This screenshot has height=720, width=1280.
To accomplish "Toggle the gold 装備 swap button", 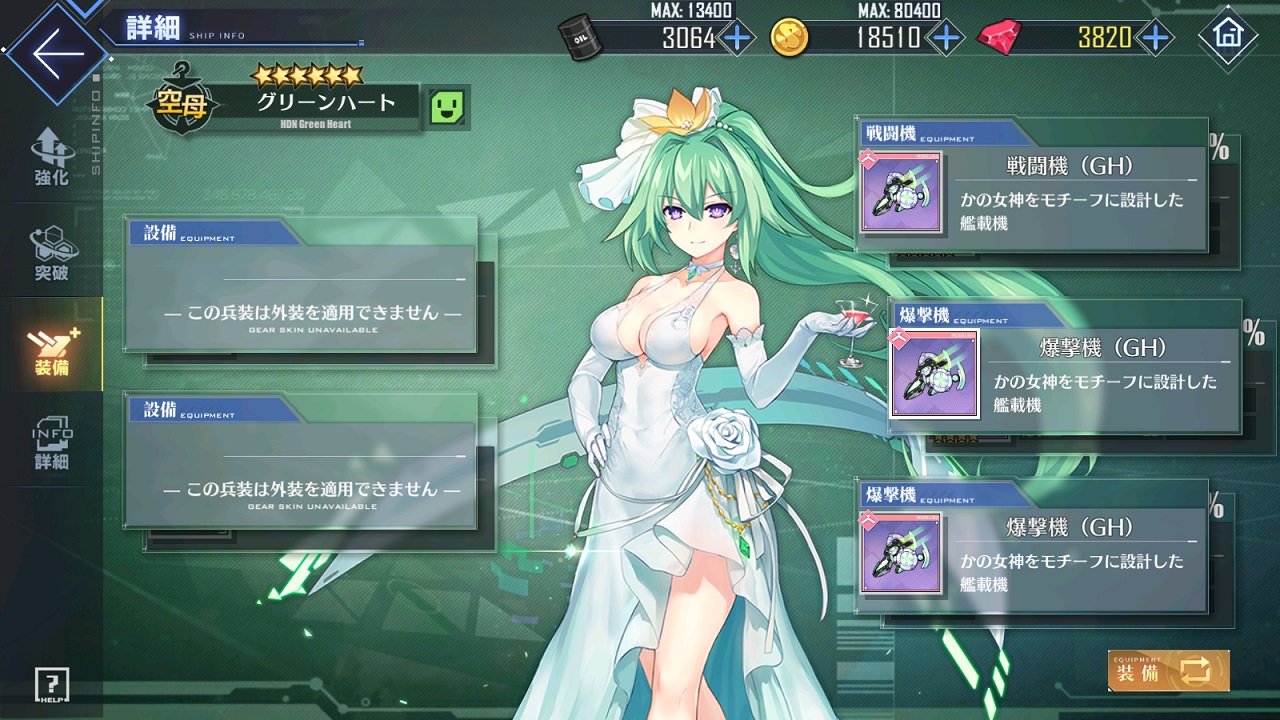I will (x=1168, y=671).
